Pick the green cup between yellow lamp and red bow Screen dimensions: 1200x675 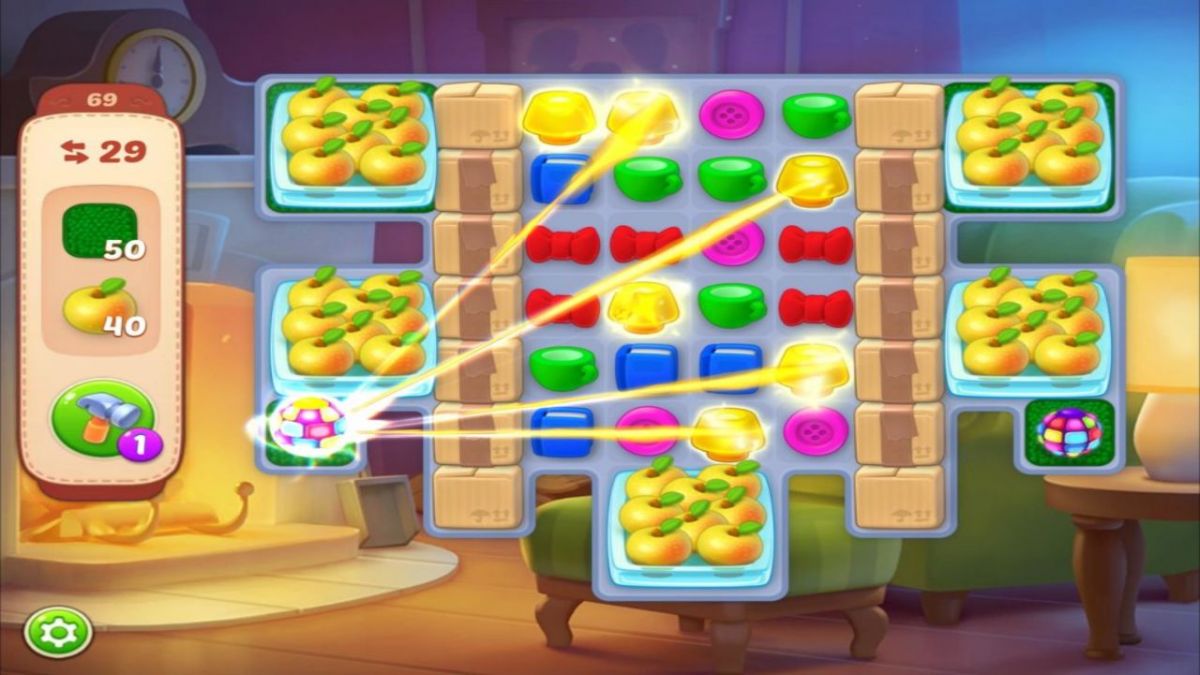pos(732,305)
